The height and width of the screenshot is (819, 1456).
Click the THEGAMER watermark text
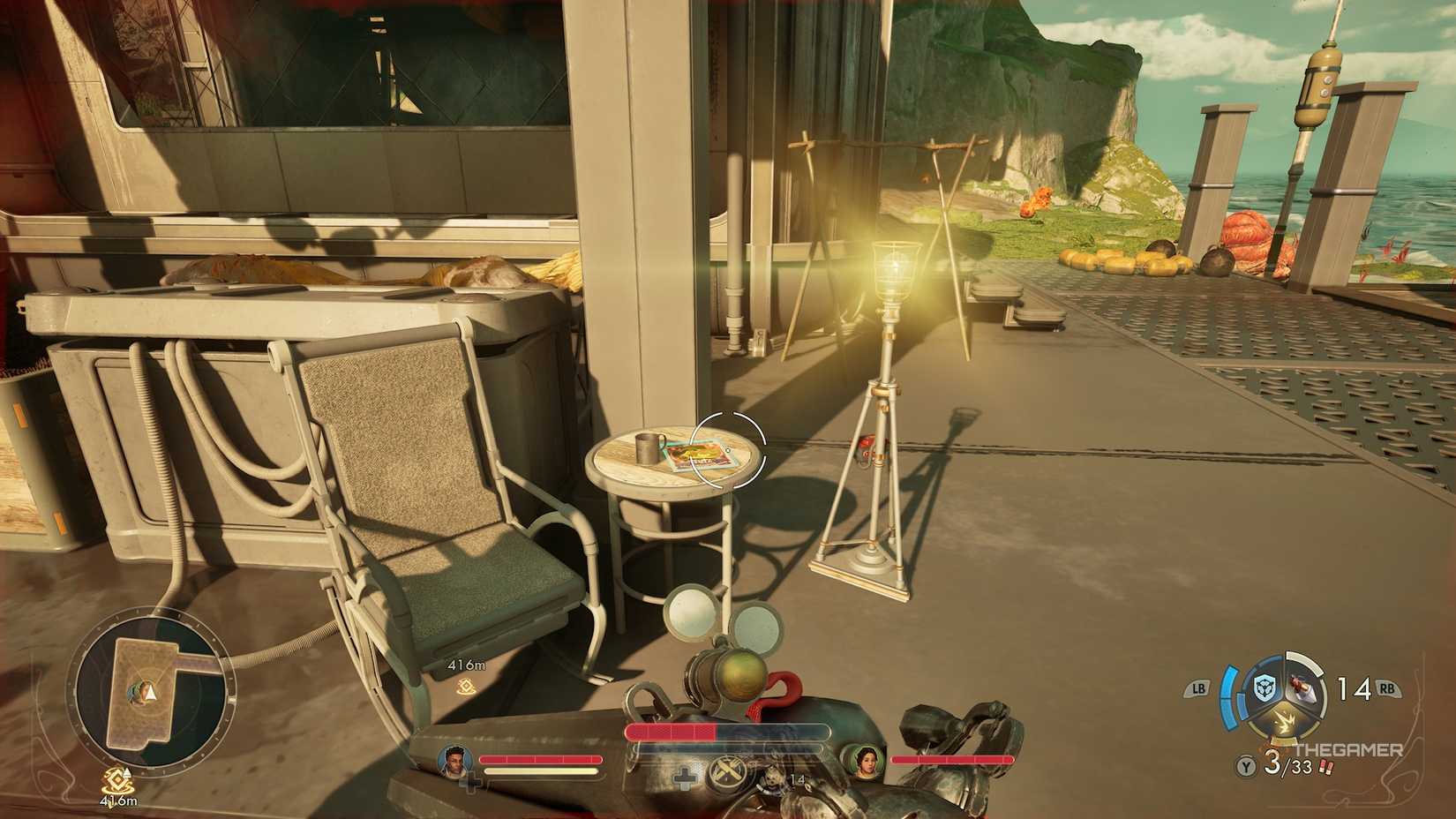click(x=1348, y=749)
